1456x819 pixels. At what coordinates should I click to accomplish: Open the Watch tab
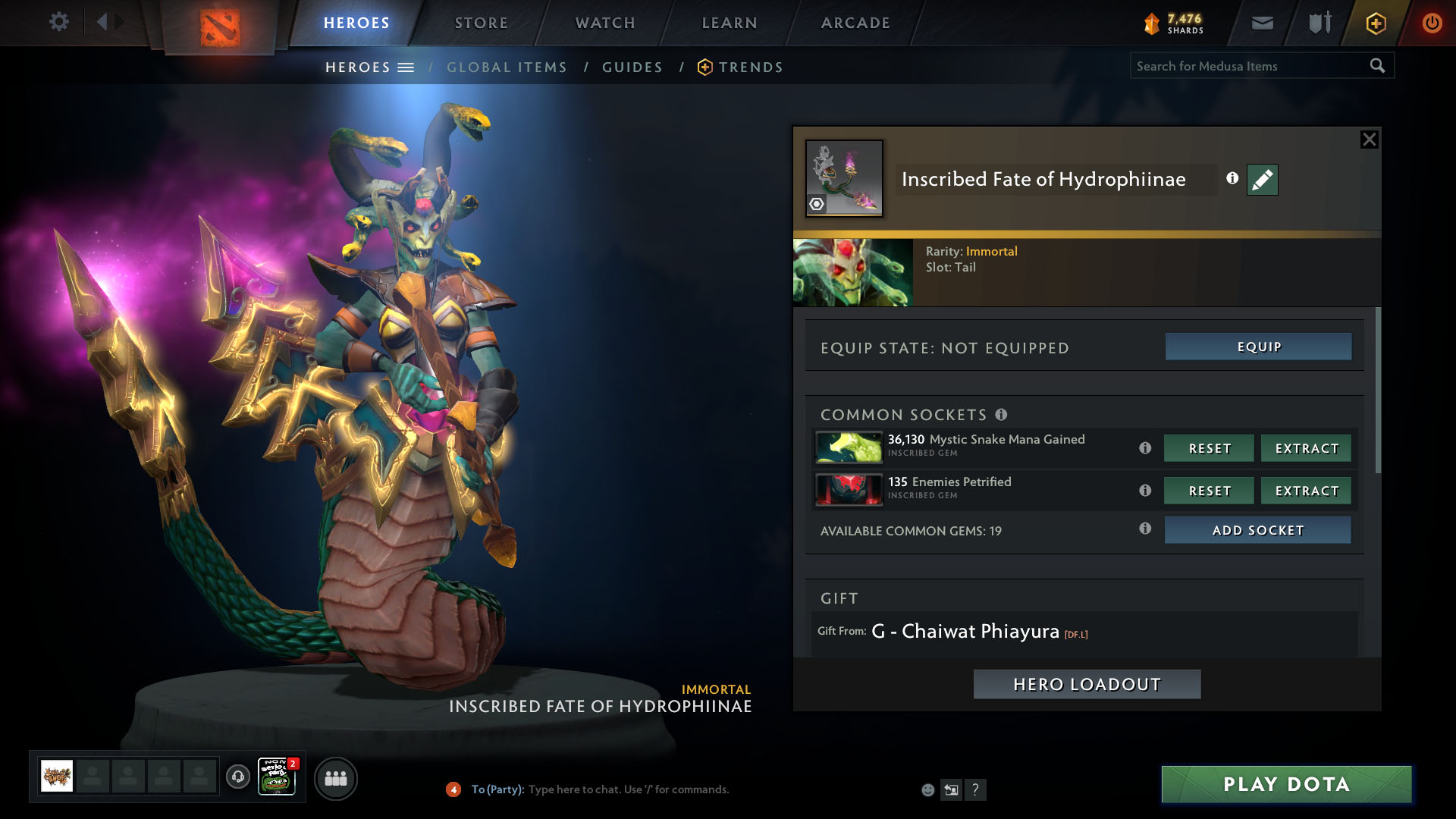coord(605,23)
